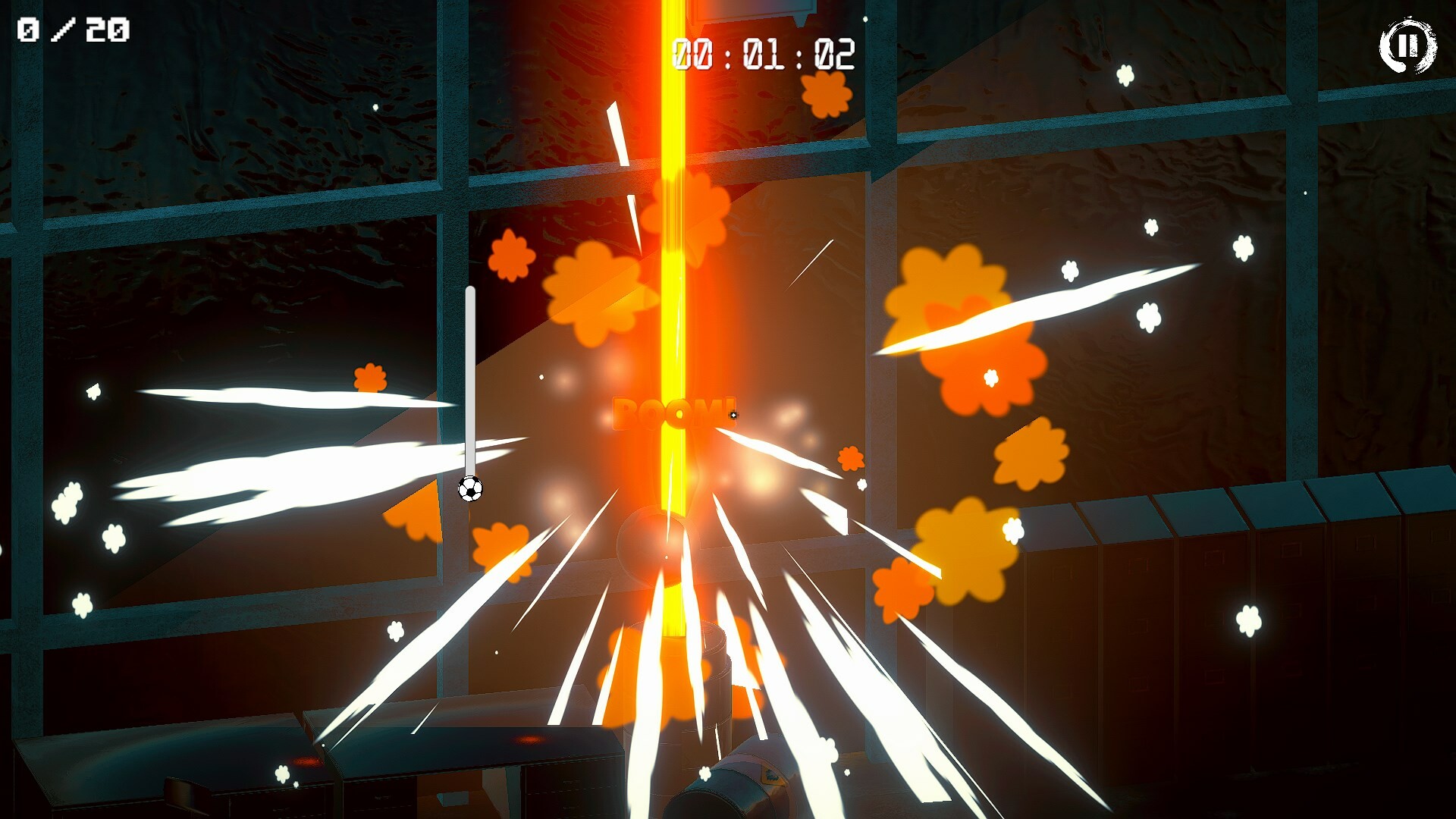Click the small flower particle at the left edge
Image resolution: width=1456 pixels, height=819 pixels.
[92, 393]
